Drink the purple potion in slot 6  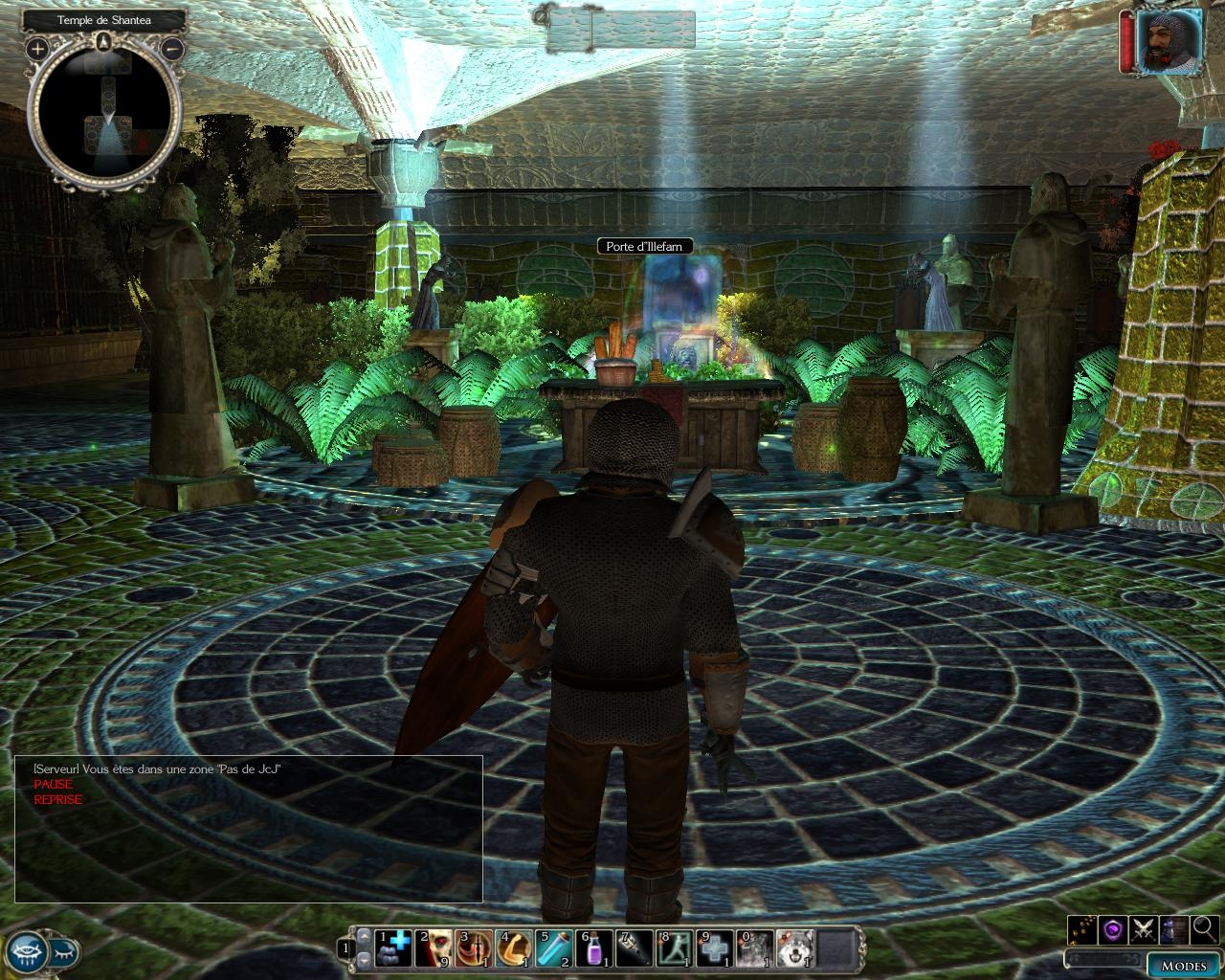pyautogui.click(x=594, y=949)
